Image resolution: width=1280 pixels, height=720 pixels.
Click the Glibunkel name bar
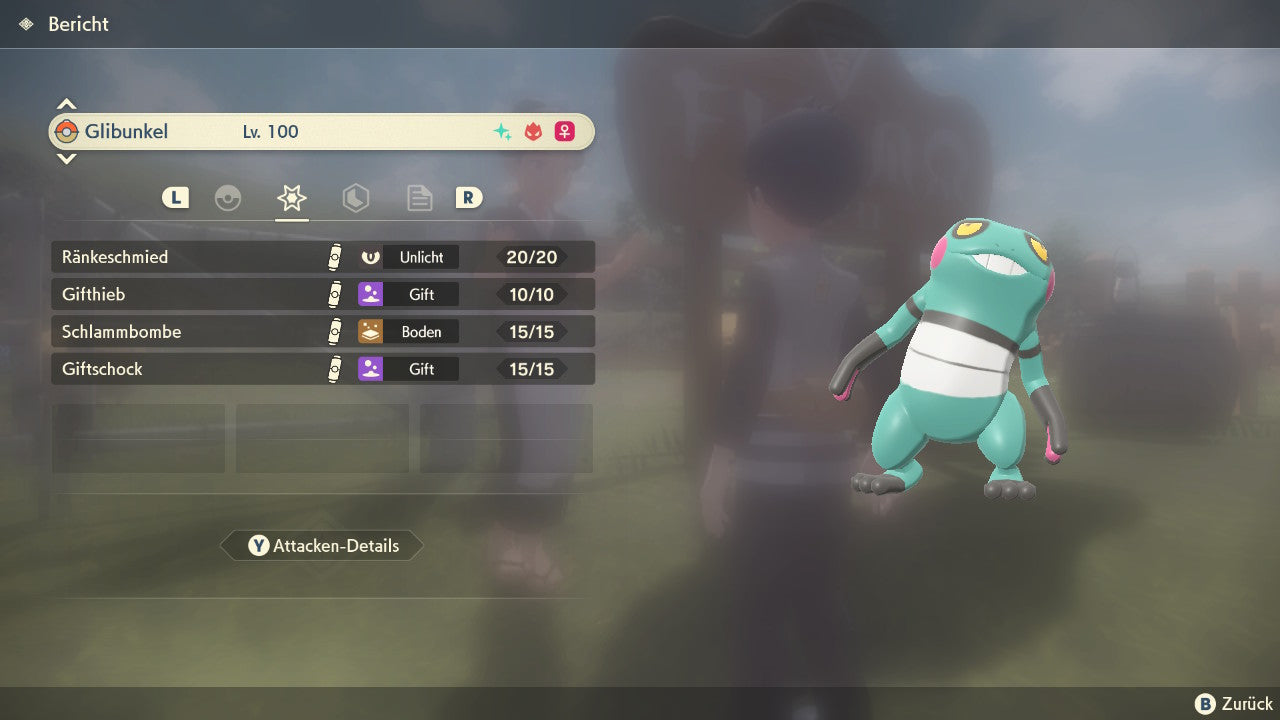[322, 131]
